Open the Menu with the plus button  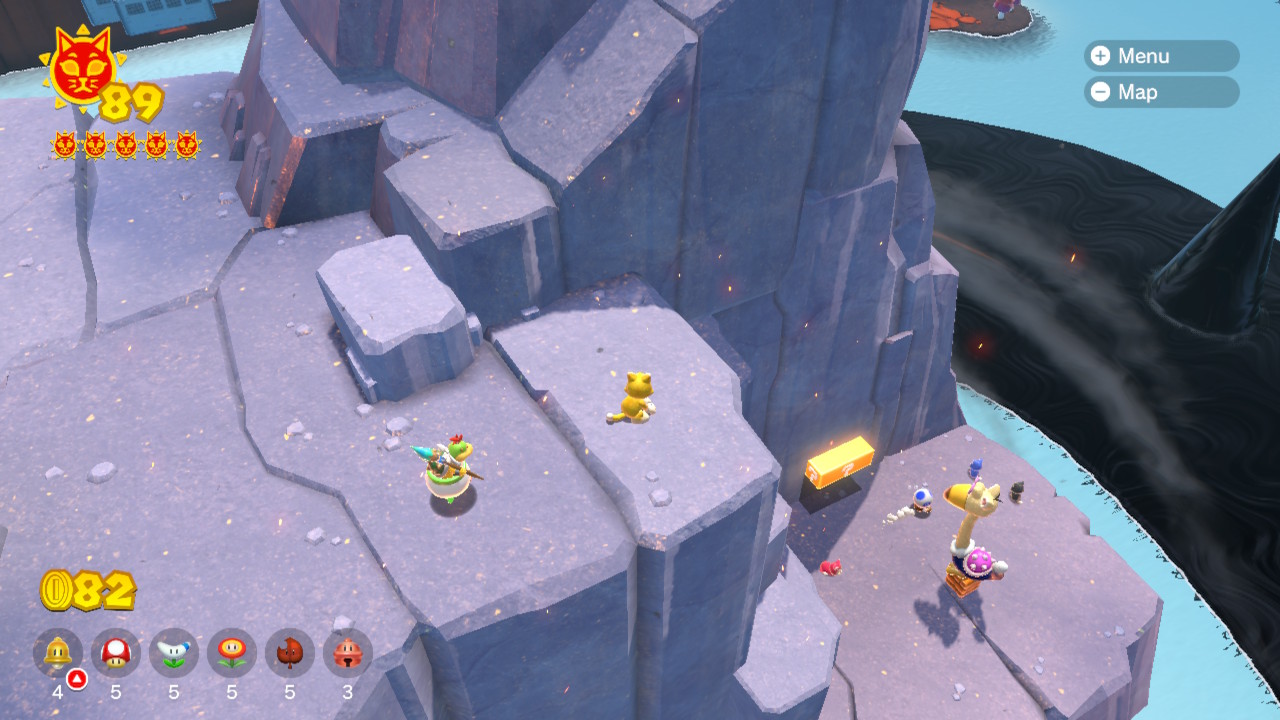point(1160,56)
